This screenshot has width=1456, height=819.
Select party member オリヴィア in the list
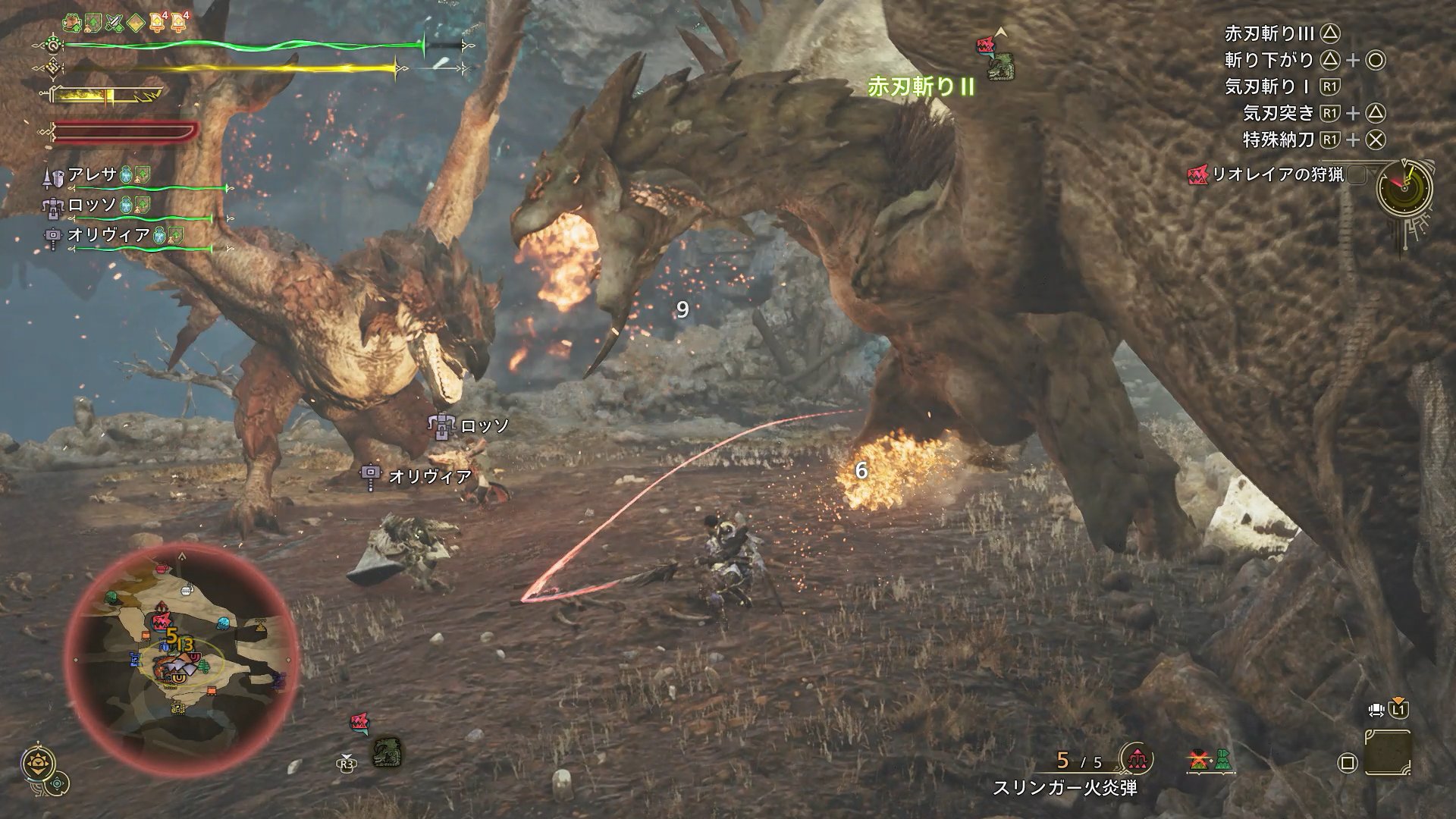click(x=108, y=234)
